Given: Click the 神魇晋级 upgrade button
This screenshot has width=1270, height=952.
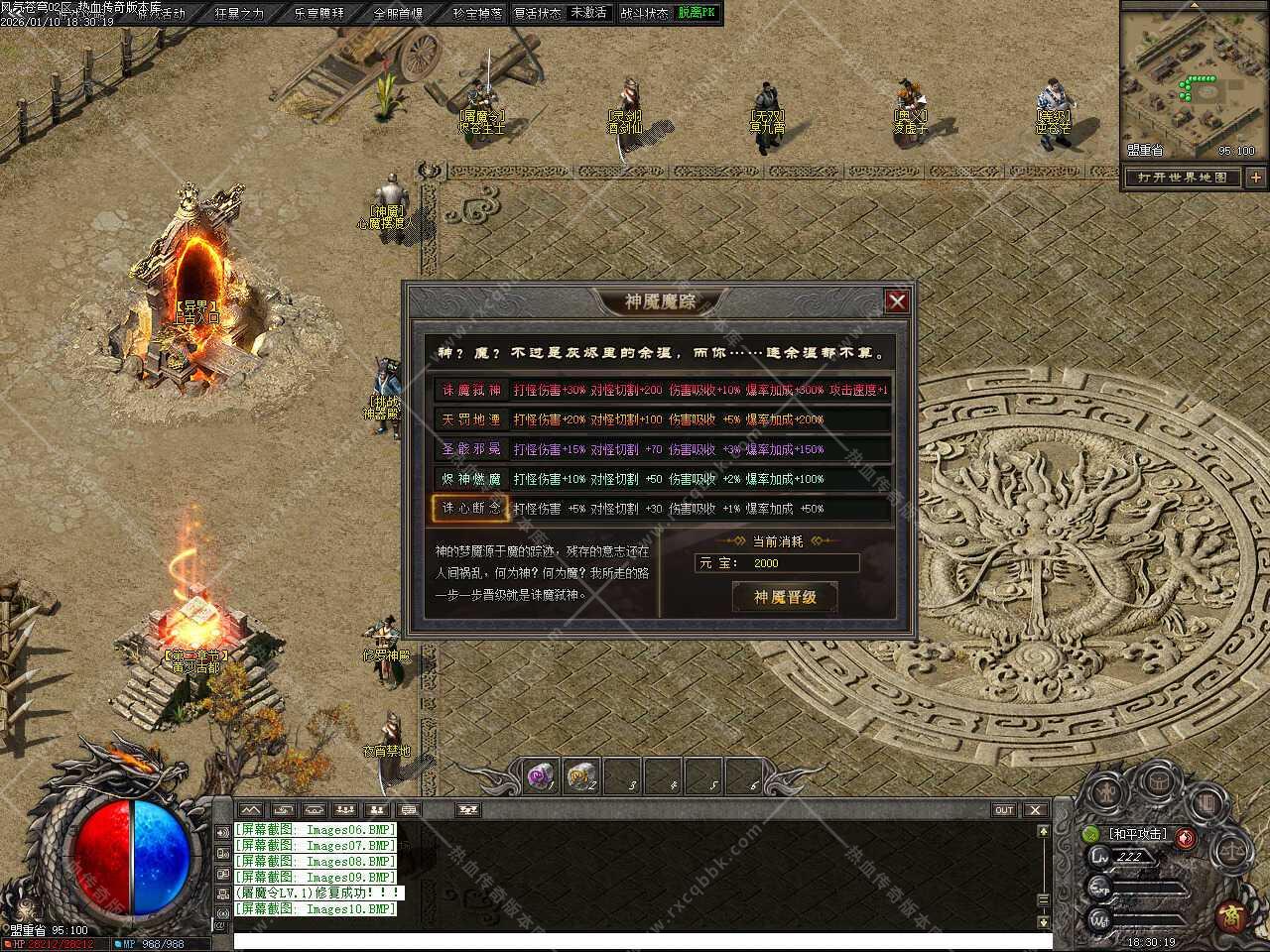Looking at the screenshot, I should click(785, 597).
